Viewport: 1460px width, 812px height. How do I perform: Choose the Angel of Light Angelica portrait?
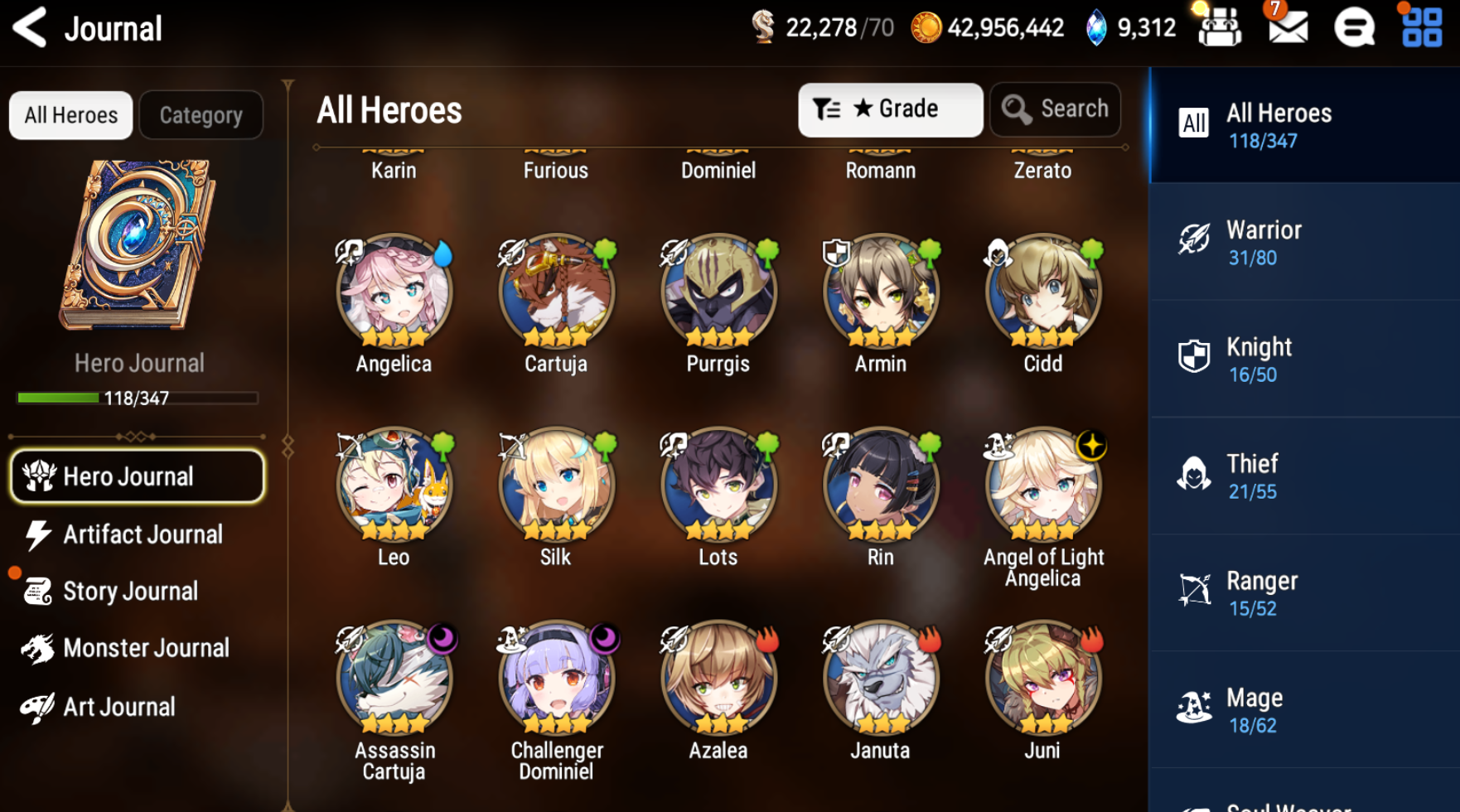[x=1042, y=485]
